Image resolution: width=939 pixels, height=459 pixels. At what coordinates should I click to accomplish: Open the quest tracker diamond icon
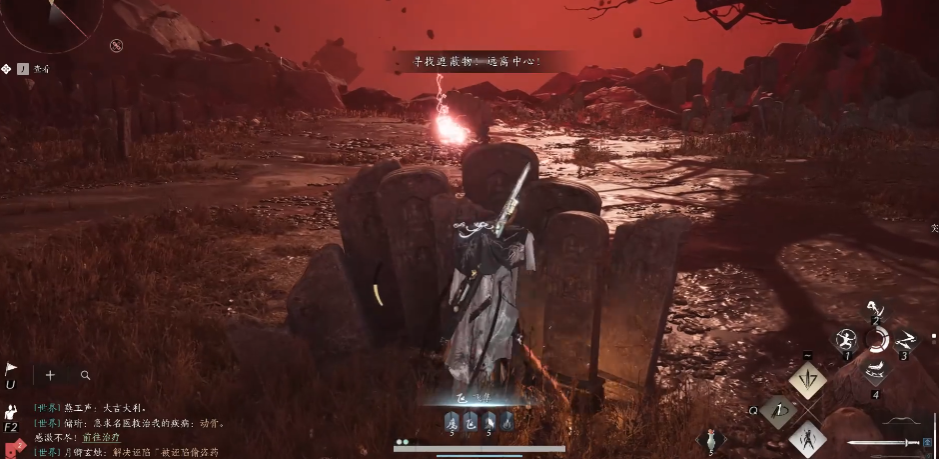coord(7,69)
